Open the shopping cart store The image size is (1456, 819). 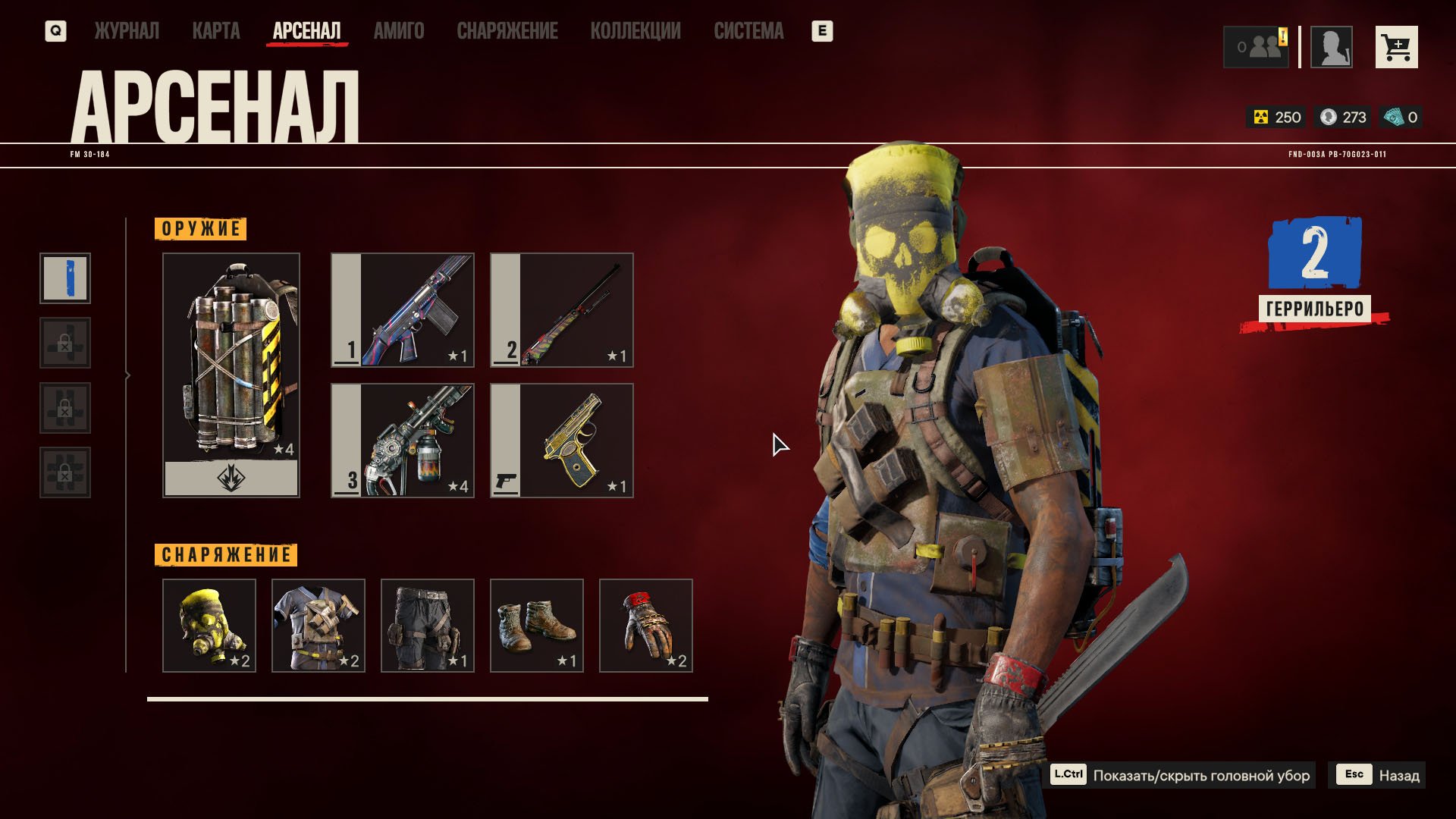click(1396, 47)
